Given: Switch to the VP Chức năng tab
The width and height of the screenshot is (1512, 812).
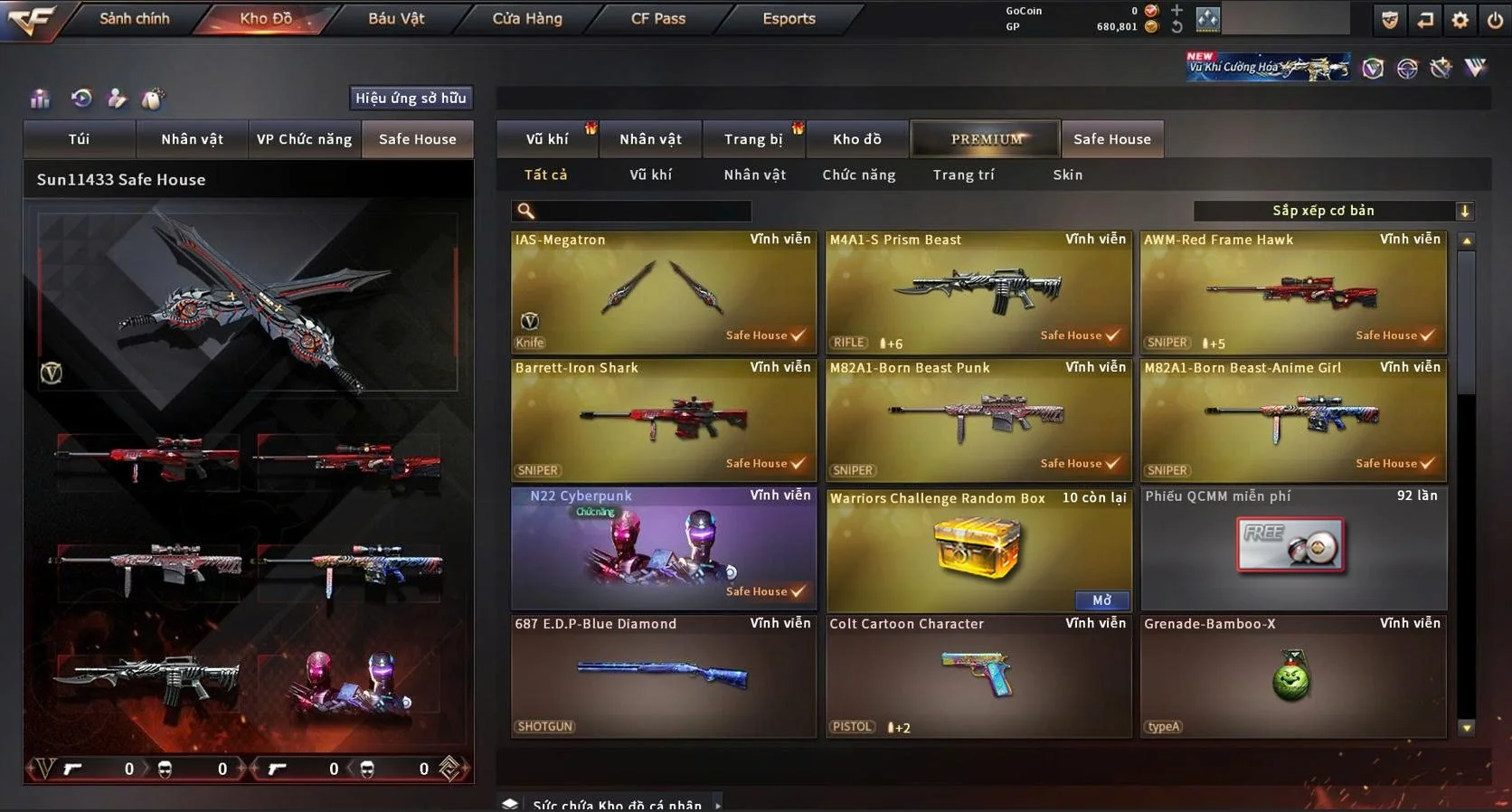Looking at the screenshot, I should pyautogui.click(x=304, y=139).
